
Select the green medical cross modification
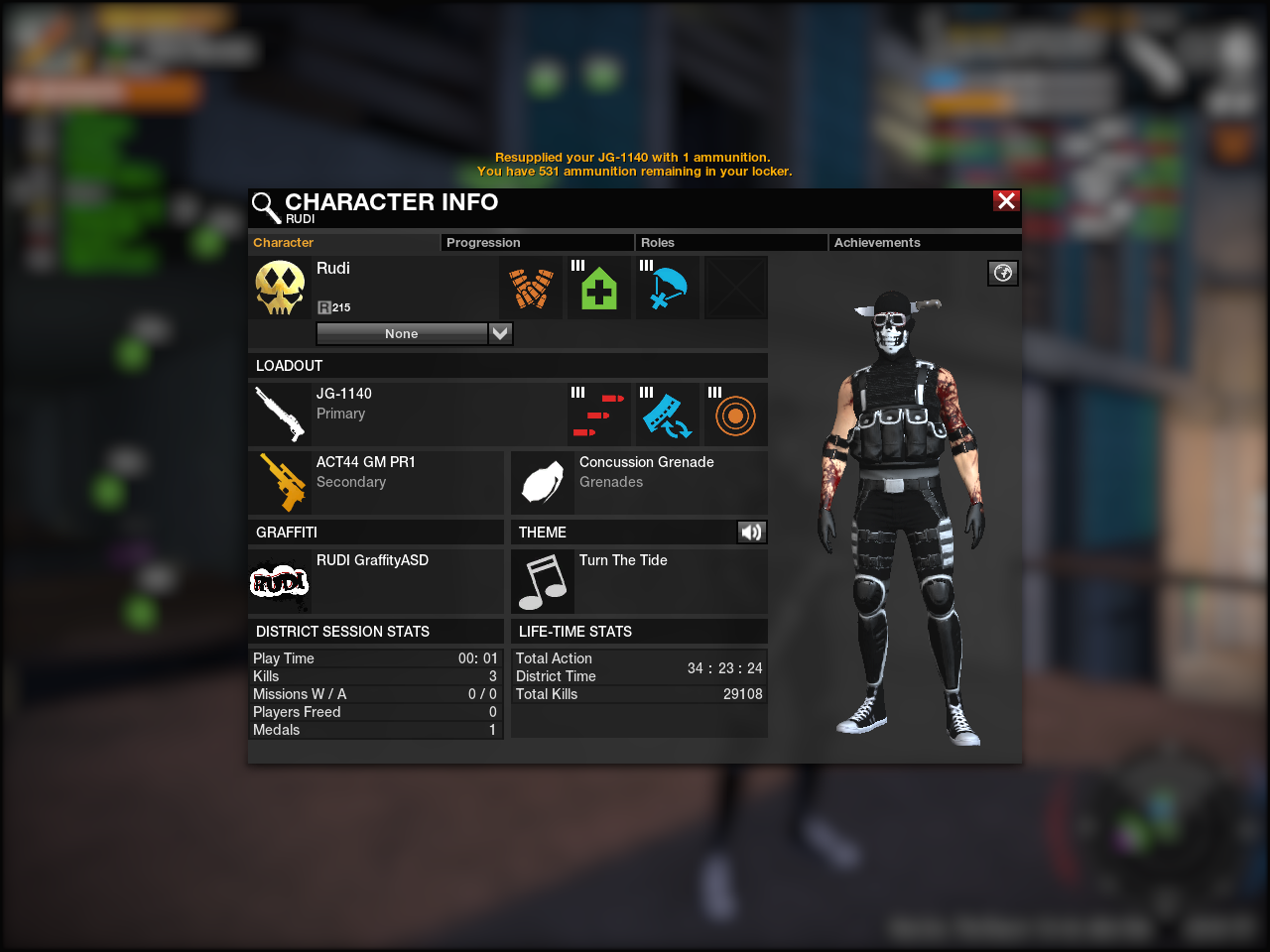tap(599, 289)
